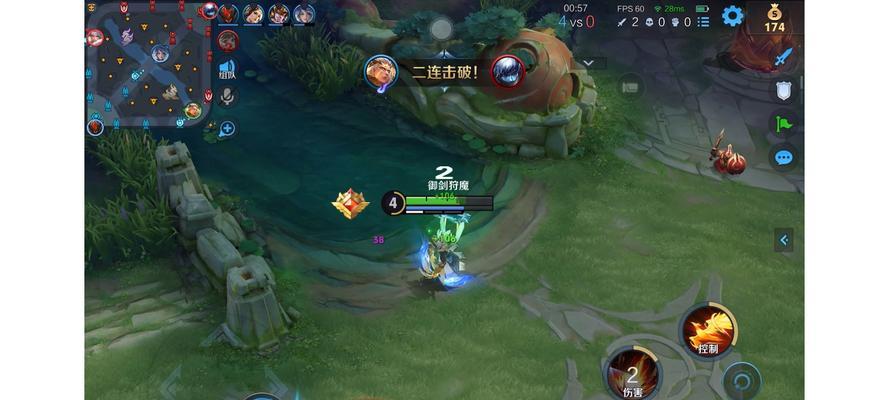Open the scoreboard list icon
The height and width of the screenshot is (400, 889).
pyautogui.click(x=699, y=21)
